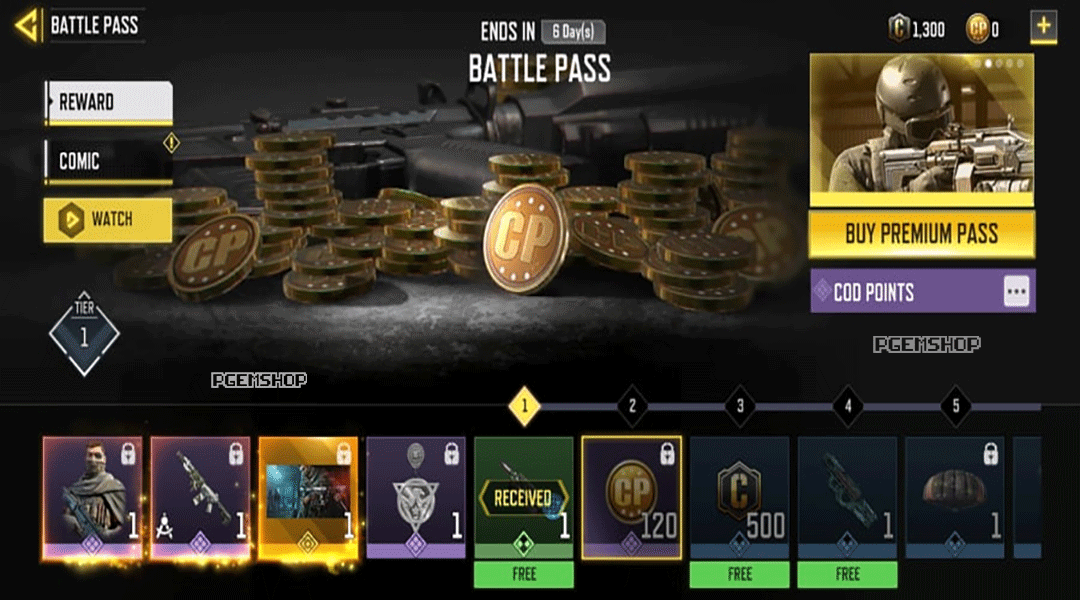
Task: Jump to tier 3 marker
Action: (x=740, y=406)
